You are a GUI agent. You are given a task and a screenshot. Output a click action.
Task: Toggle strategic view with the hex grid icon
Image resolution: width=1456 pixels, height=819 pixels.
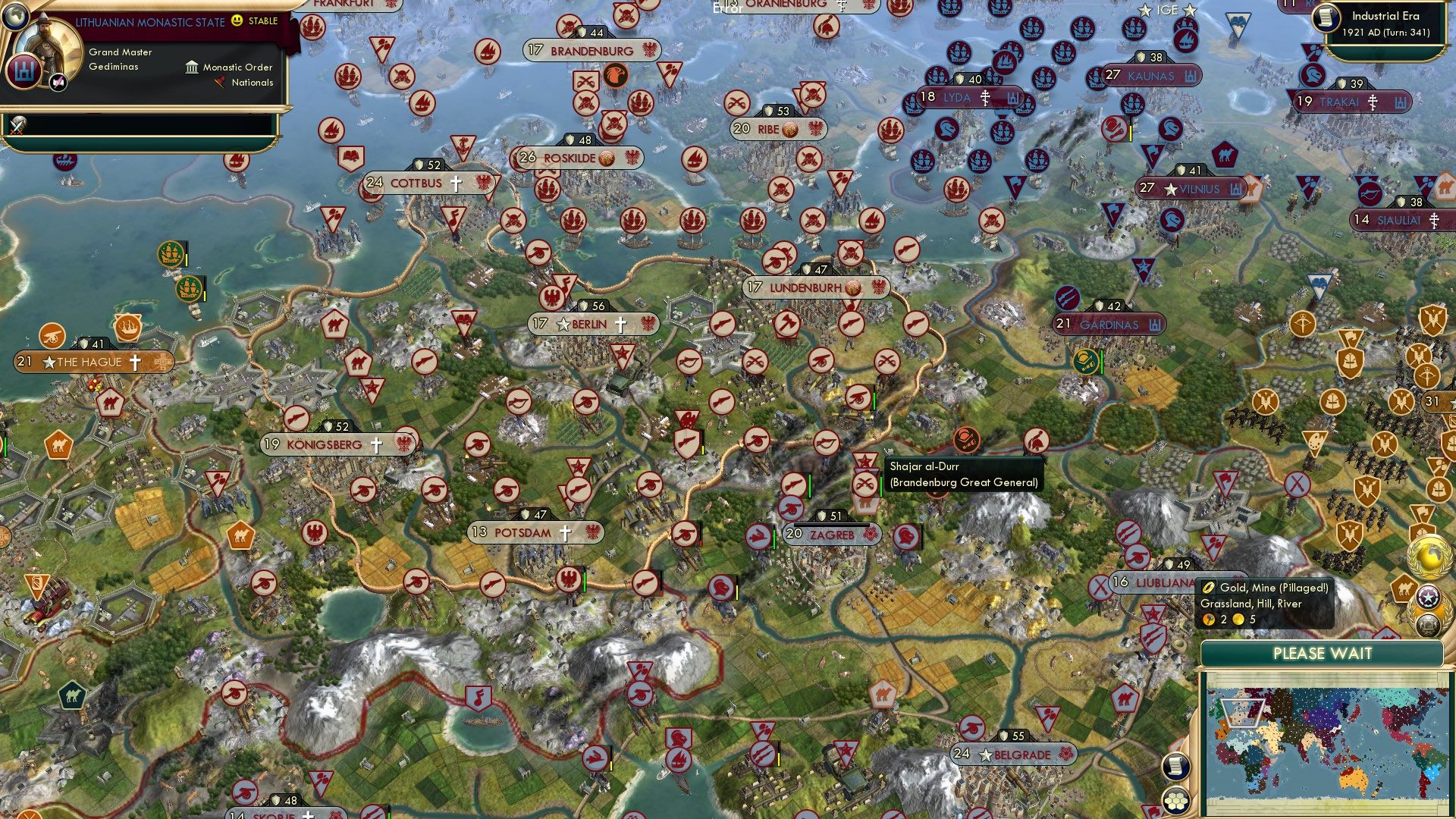coord(1175,801)
